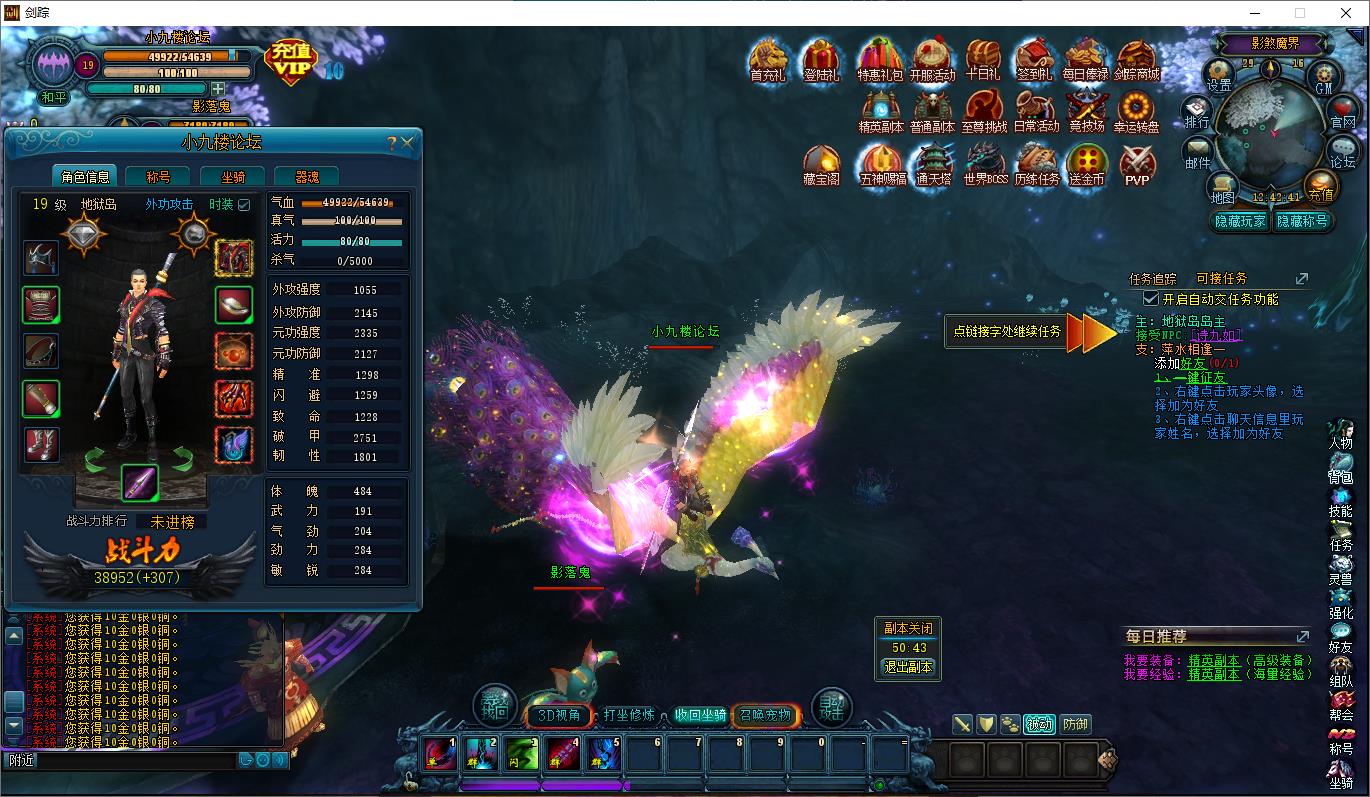1370x797 pixels.
Task: Open the 剑踪商城 shop icon
Action: click(x=1137, y=61)
